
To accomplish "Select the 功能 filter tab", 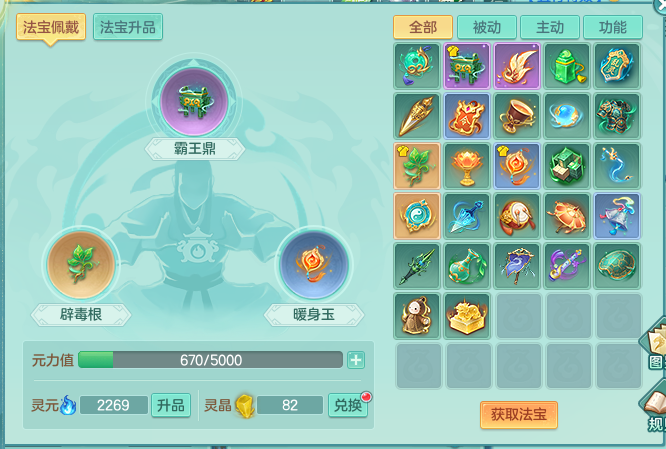I will (x=612, y=27).
